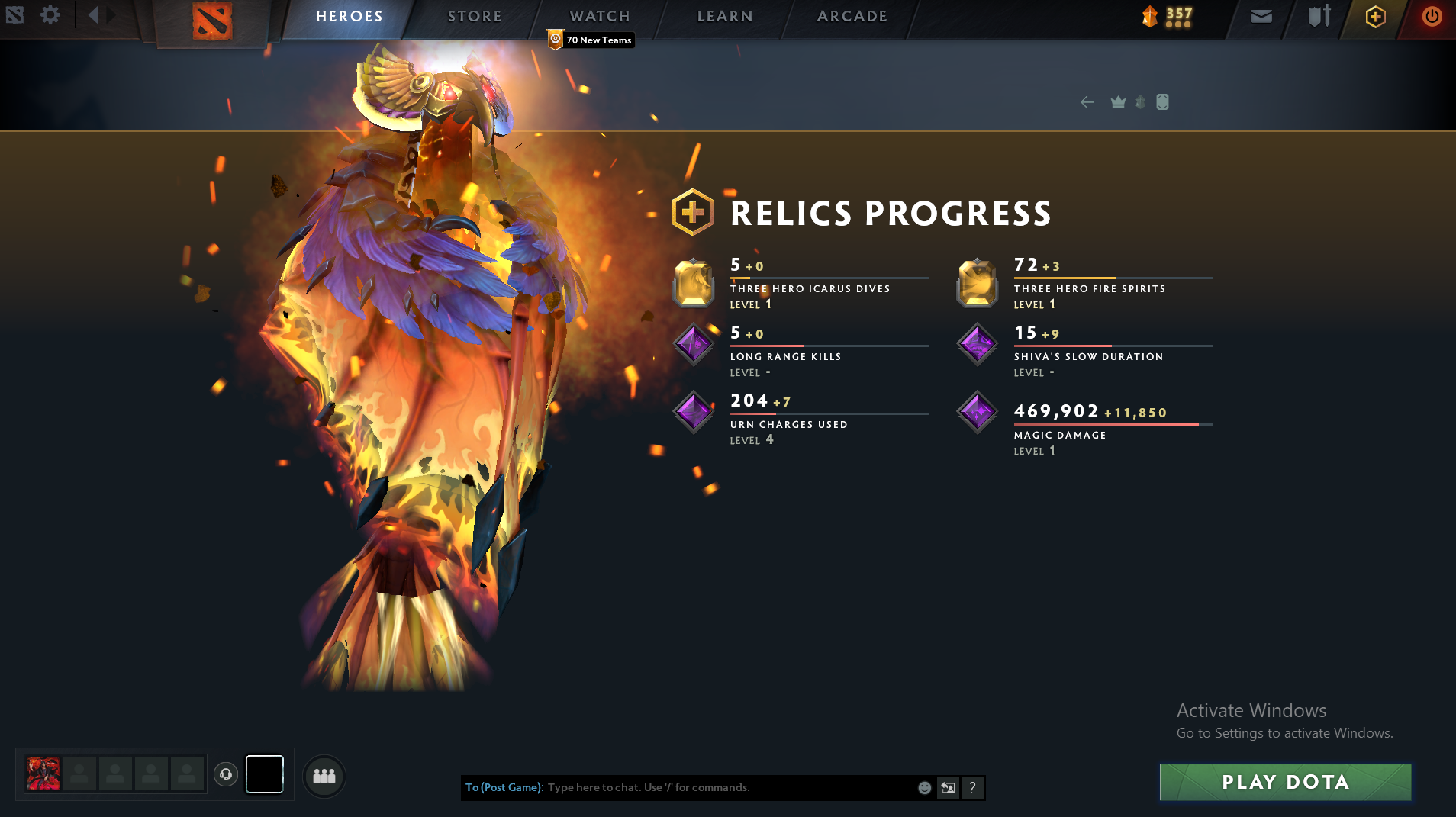Click the armory shield and sword icon
Screen dimensions: 1456x817
1318,16
